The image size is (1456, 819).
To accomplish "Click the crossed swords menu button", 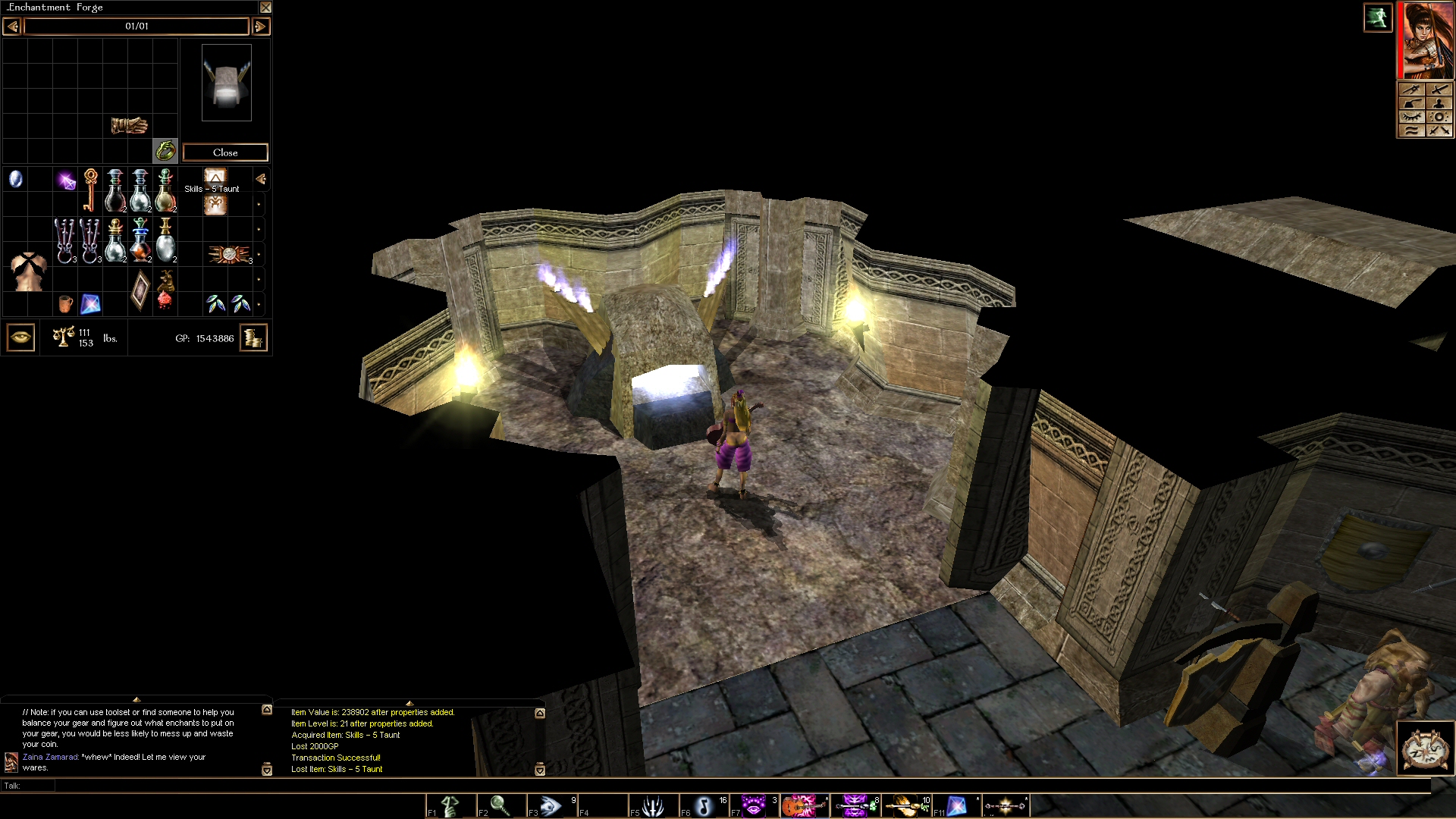I will click(1439, 130).
